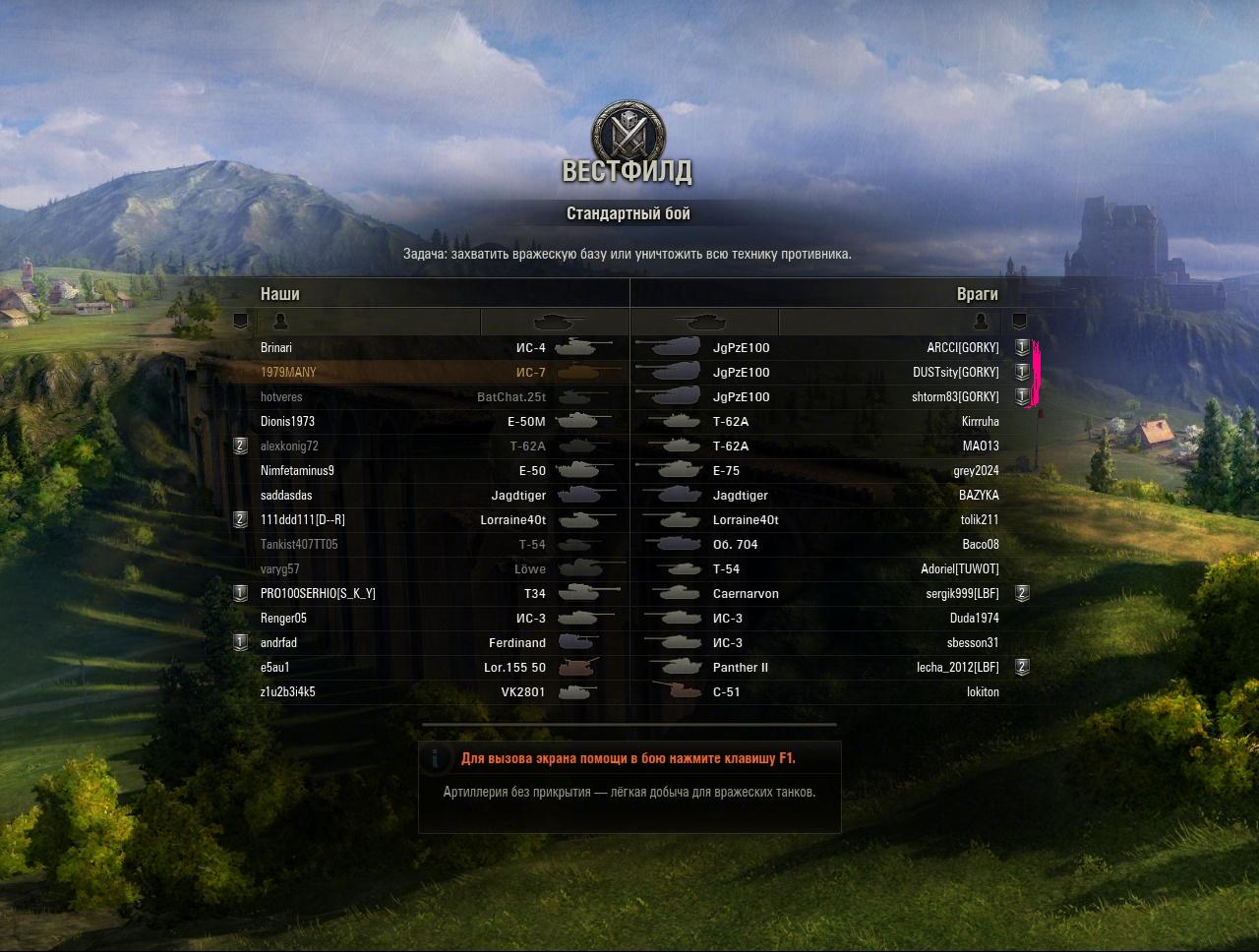Select player Brinari in the allied list
1259x952 pixels.
[276, 348]
